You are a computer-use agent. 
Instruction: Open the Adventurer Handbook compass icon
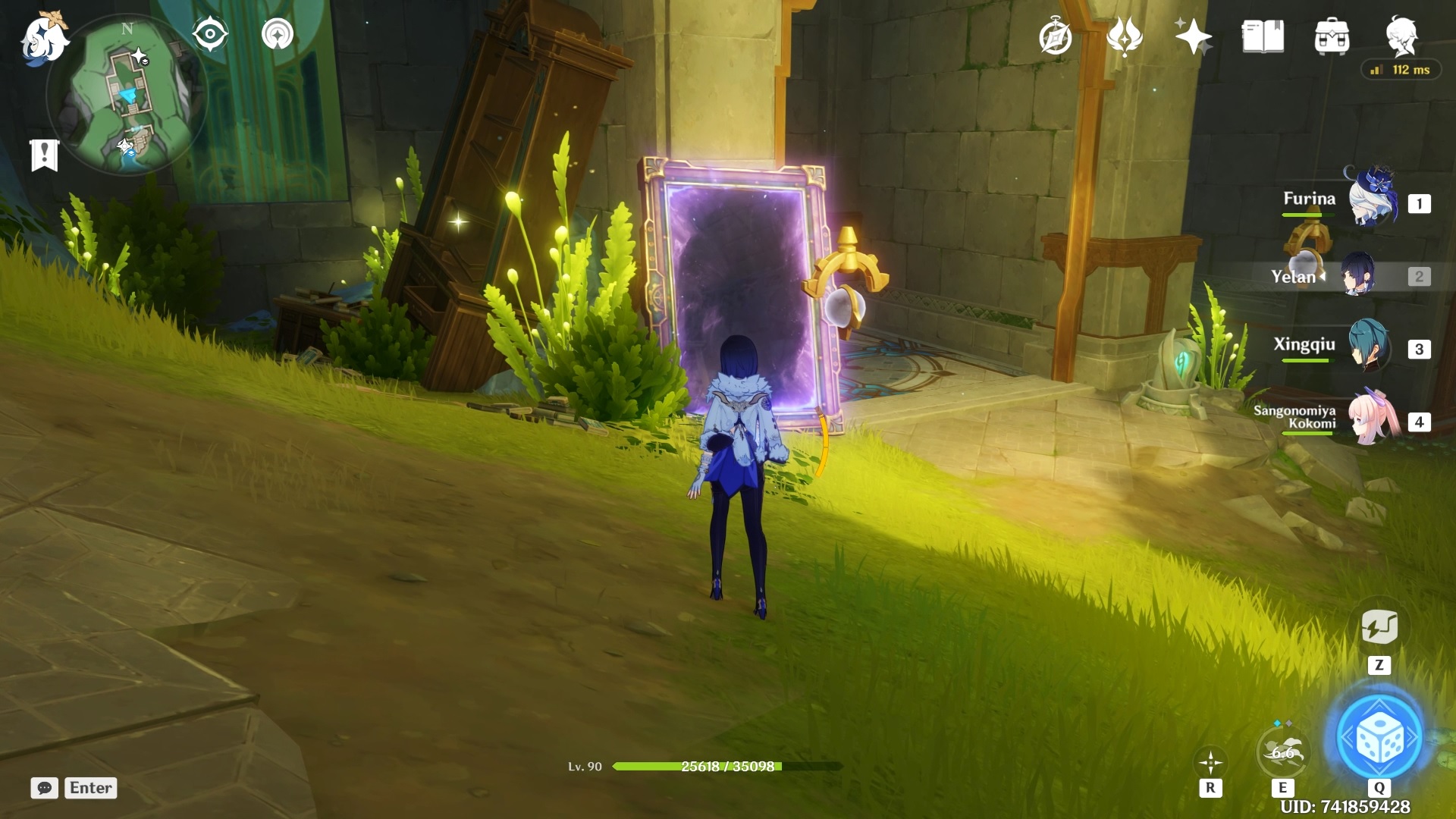1055,37
